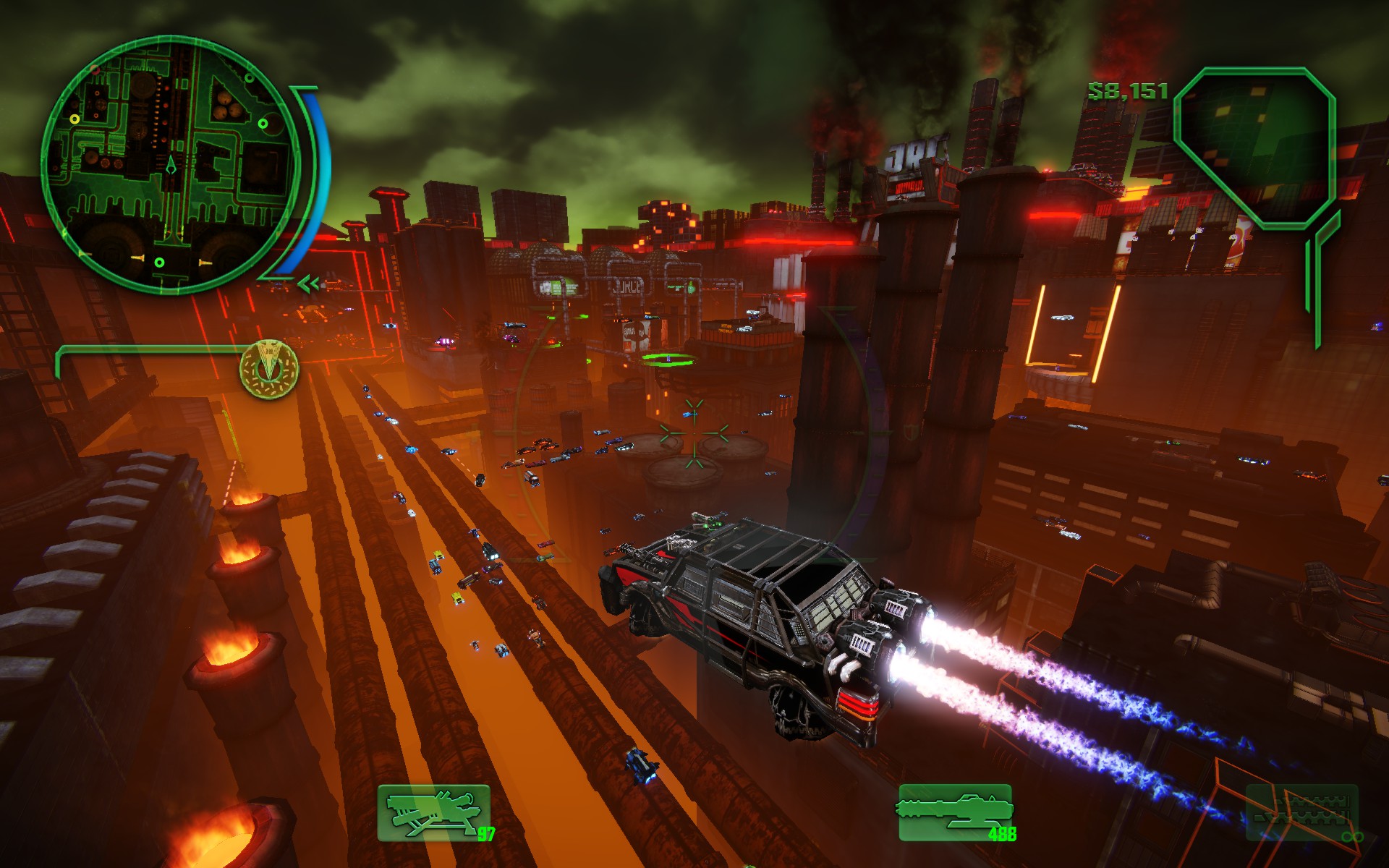Select the yellow ring marker on the minimap
Screen dimensions: 1389x868
pyautogui.click(x=74, y=119)
